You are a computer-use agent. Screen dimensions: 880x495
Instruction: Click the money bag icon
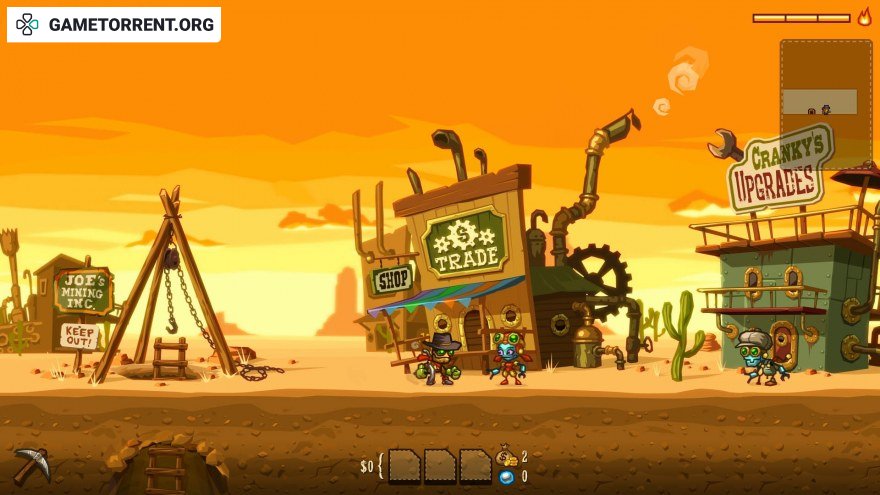pyautogui.click(x=508, y=457)
